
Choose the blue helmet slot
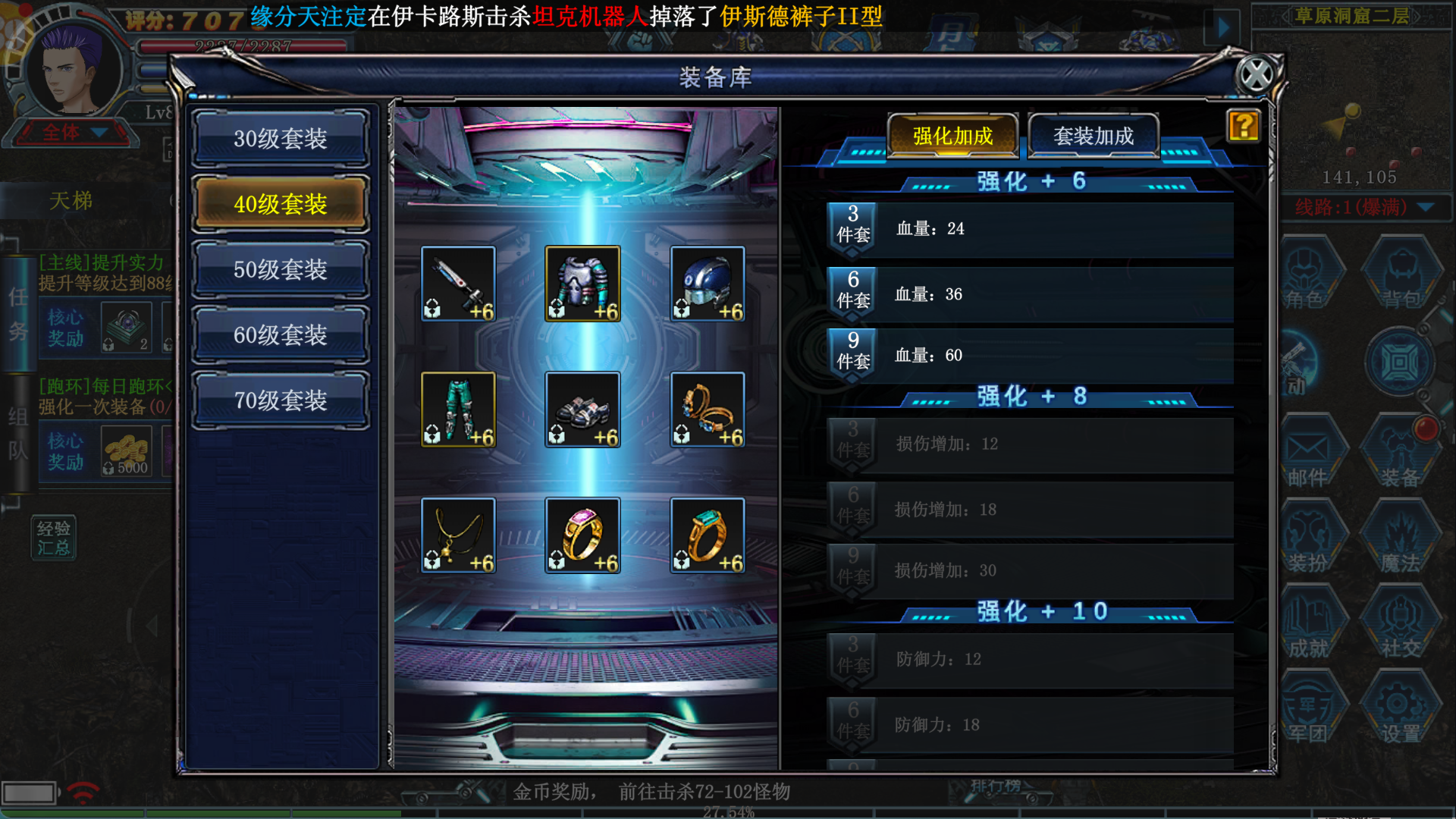(x=707, y=284)
